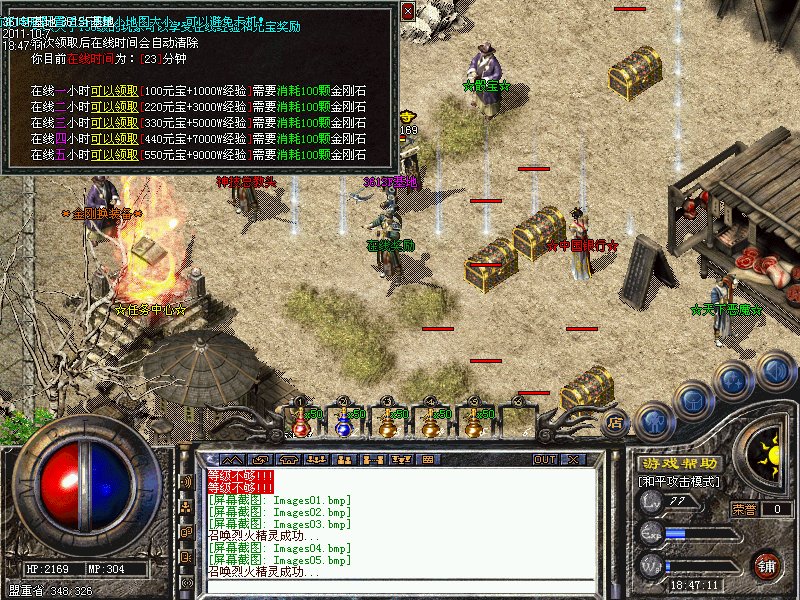Switch the 和平攻击模式 attack mode label
Image resolution: width=800 pixels, height=600 pixels.
coord(678,482)
